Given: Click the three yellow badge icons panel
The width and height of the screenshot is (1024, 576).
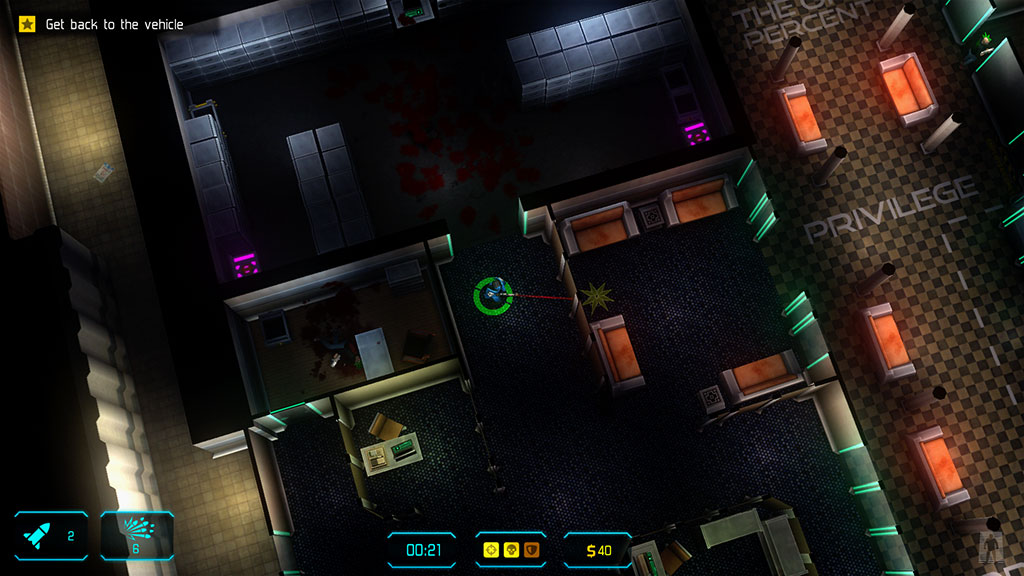Looking at the screenshot, I should [509, 549].
